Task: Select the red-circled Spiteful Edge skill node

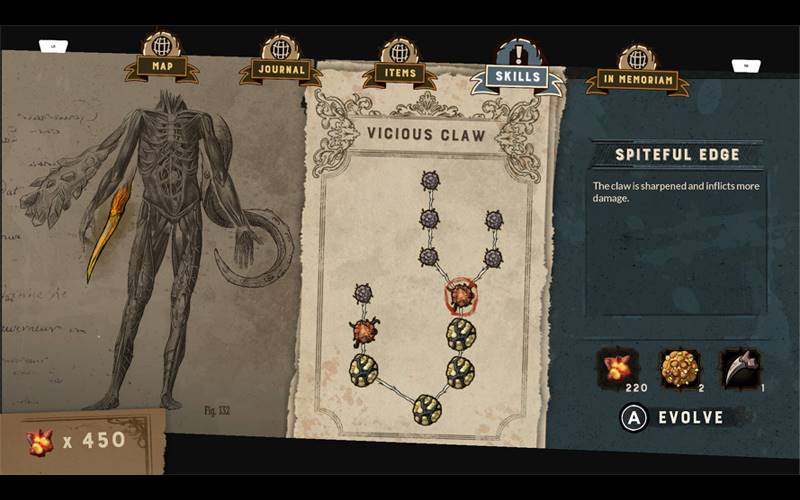Action: pyautogui.click(x=460, y=296)
